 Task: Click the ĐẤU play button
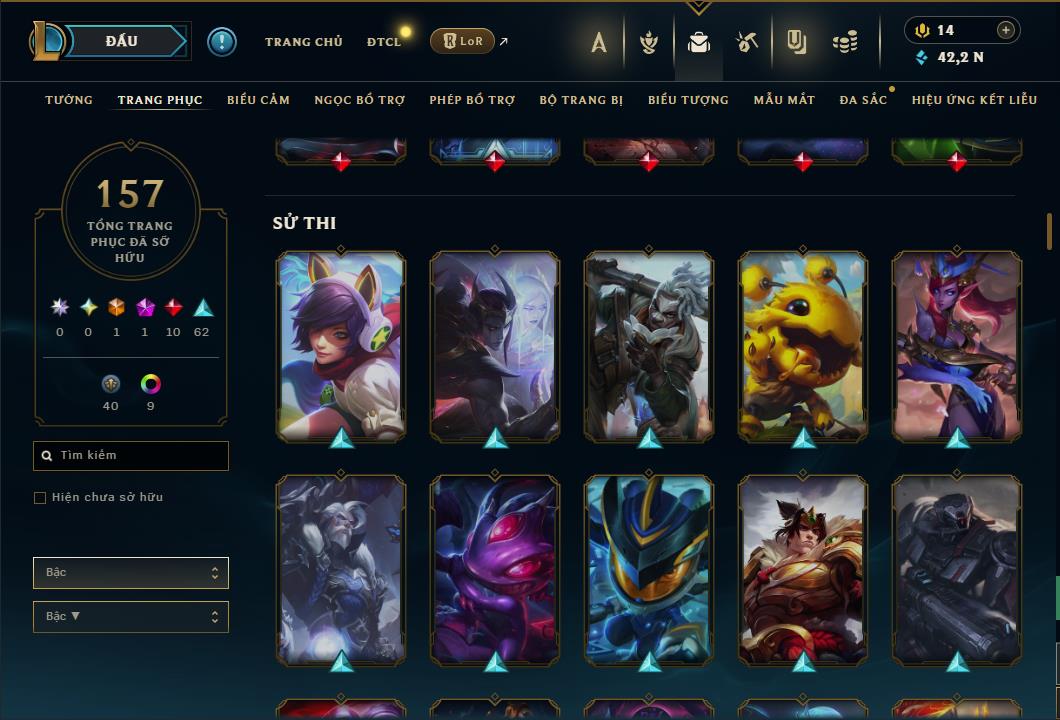click(x=121, y=41)
